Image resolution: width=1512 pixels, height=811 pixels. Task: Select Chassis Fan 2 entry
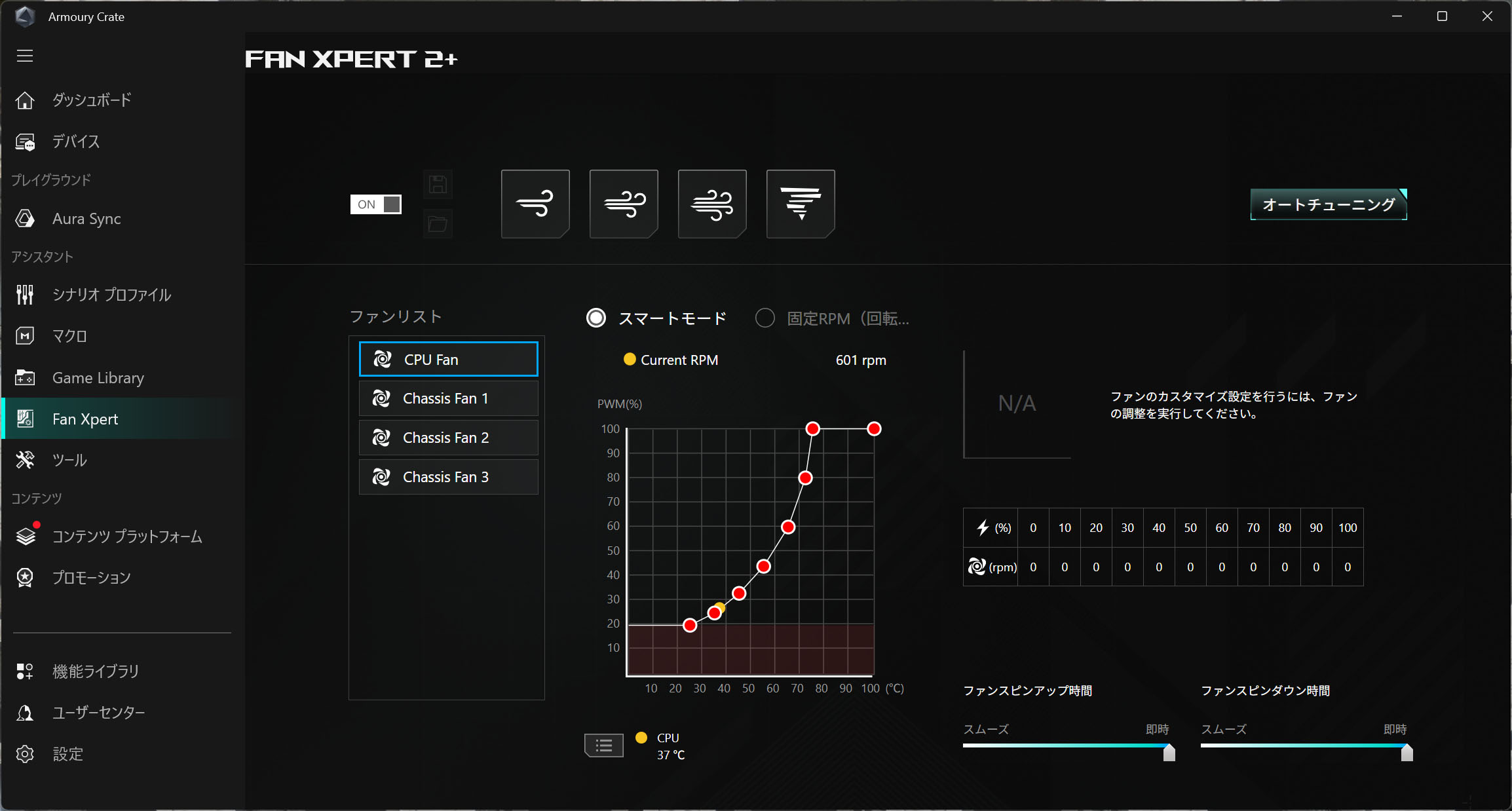[448, 438]
